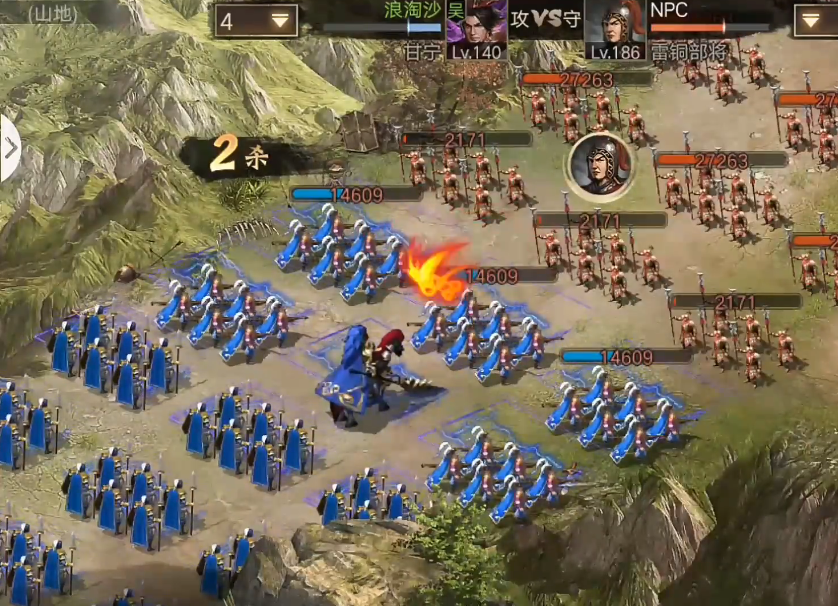838x606 pixels.
Task: Open the dropdown arrow beside the NPC panel
Action: tap(814, 20)
